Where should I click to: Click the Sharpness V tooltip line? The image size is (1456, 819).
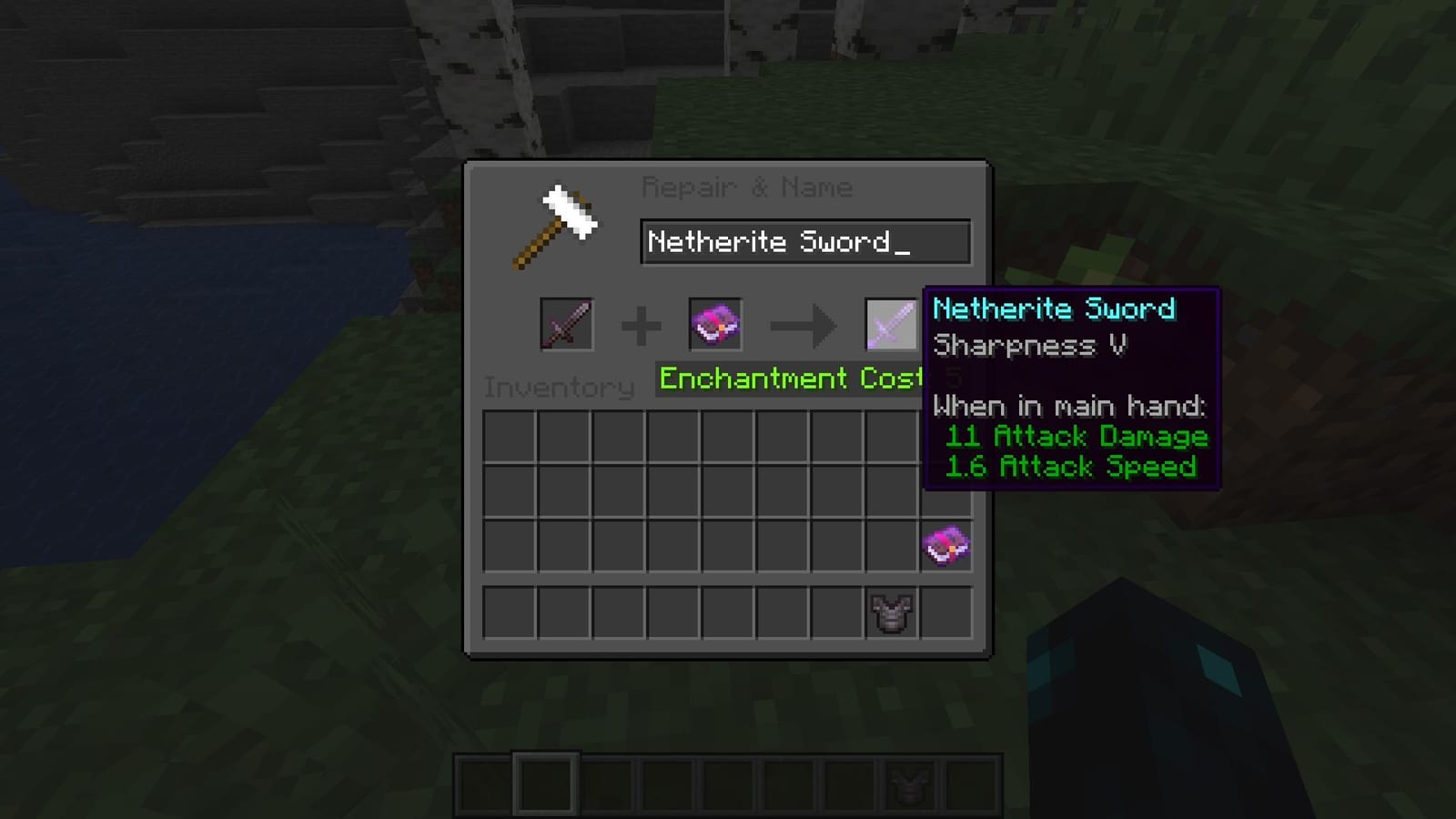(1029, 347)
